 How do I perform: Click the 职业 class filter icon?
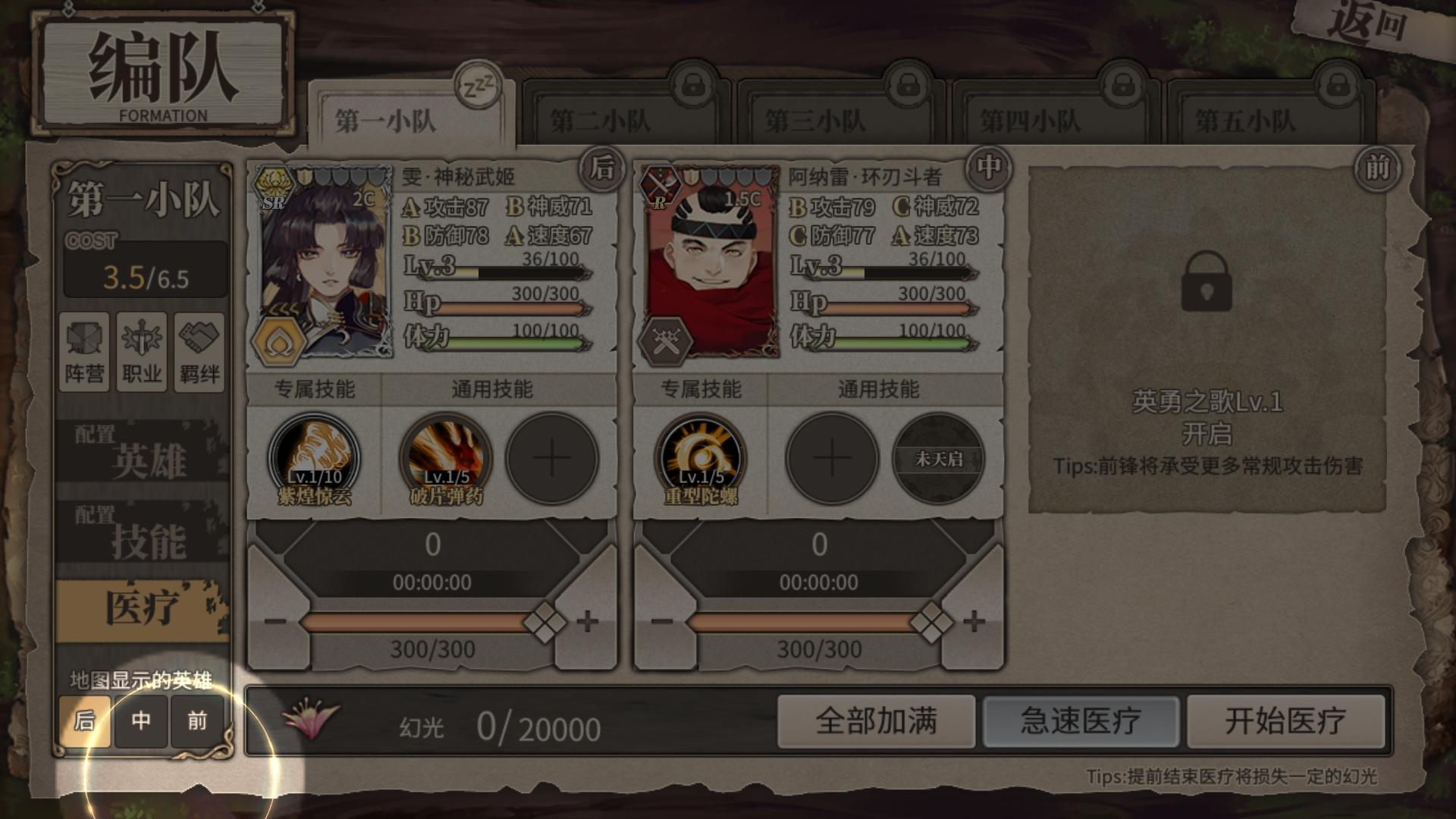point(143,353)
